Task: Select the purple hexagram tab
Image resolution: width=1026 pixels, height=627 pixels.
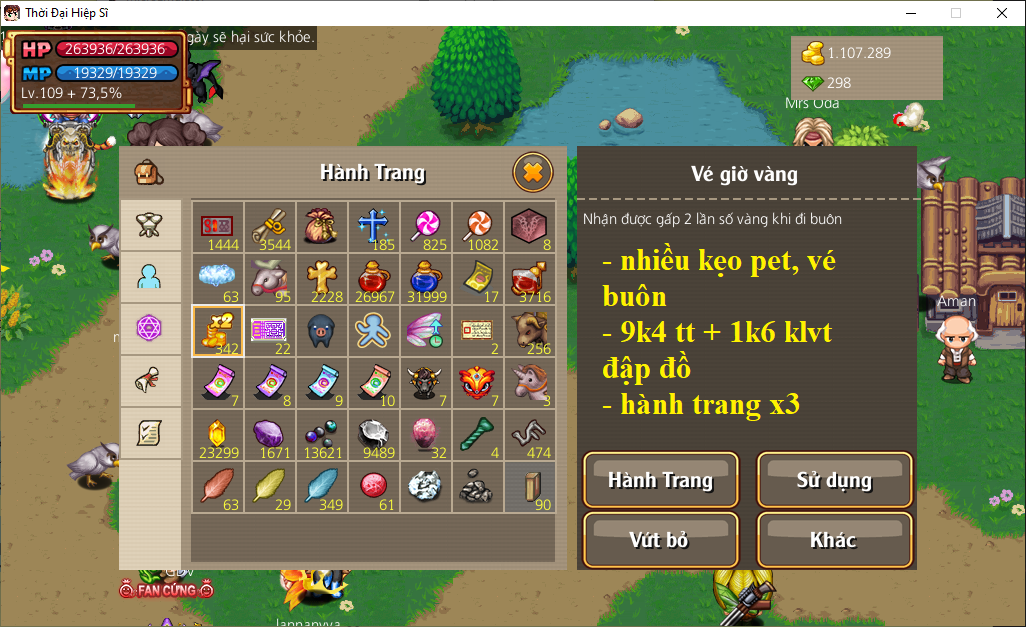Action: tap(150, 328)
